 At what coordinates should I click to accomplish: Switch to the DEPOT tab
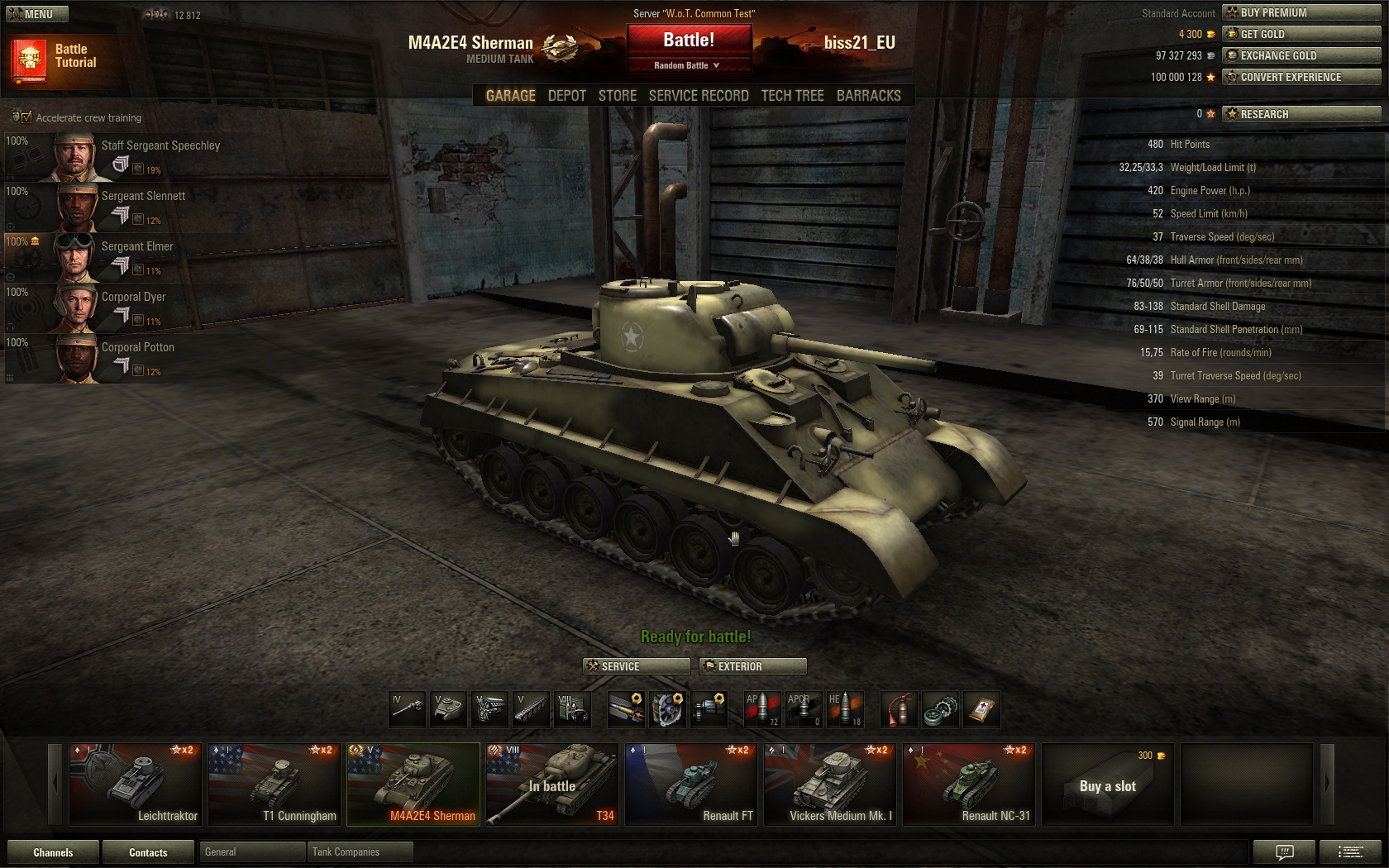[x=566, y=96]
